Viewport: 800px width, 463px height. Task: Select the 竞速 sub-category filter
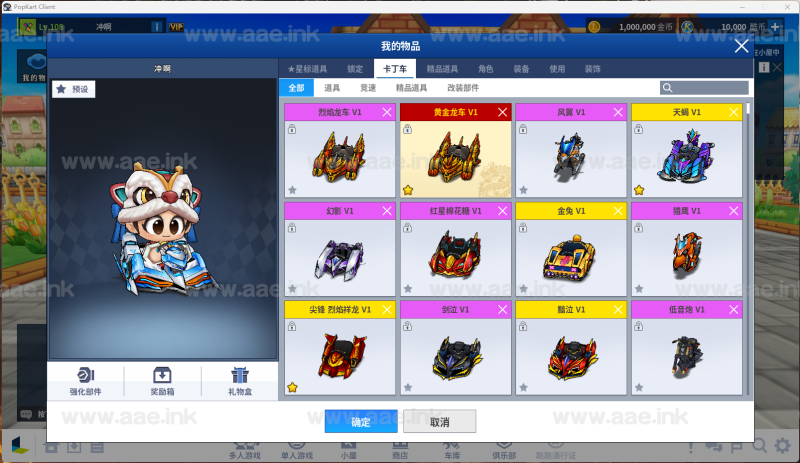(x=369, y=88)
